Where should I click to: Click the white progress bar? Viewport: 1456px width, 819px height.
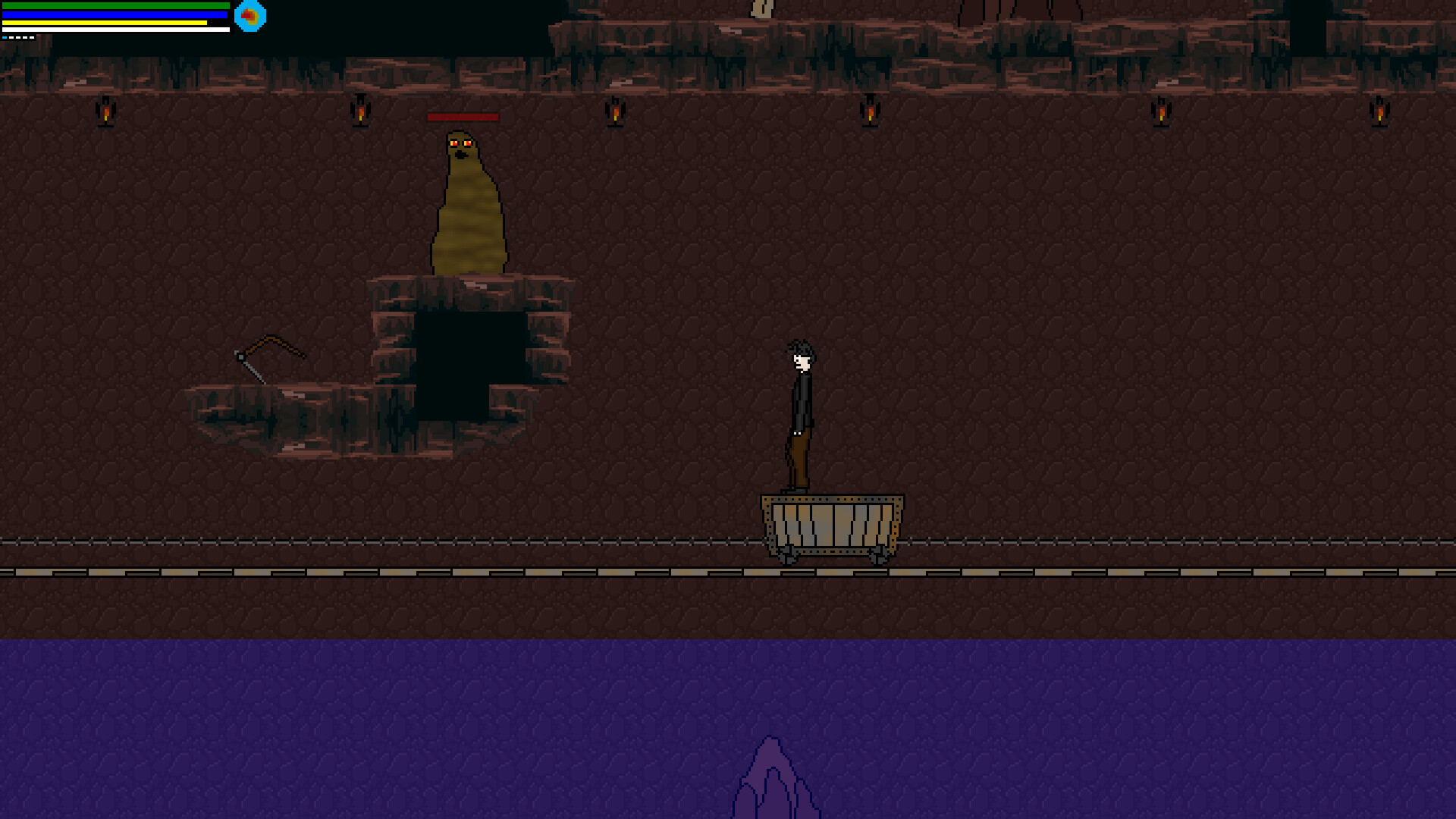pyautogui.click(x=114, y=28)
